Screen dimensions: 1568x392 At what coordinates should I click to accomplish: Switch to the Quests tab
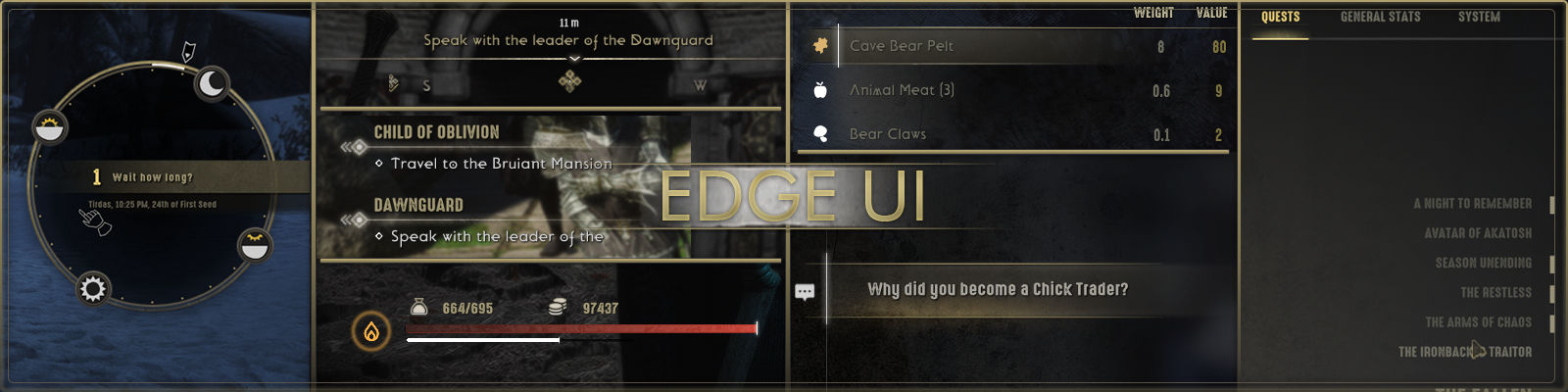click(x=1280, y=17)
